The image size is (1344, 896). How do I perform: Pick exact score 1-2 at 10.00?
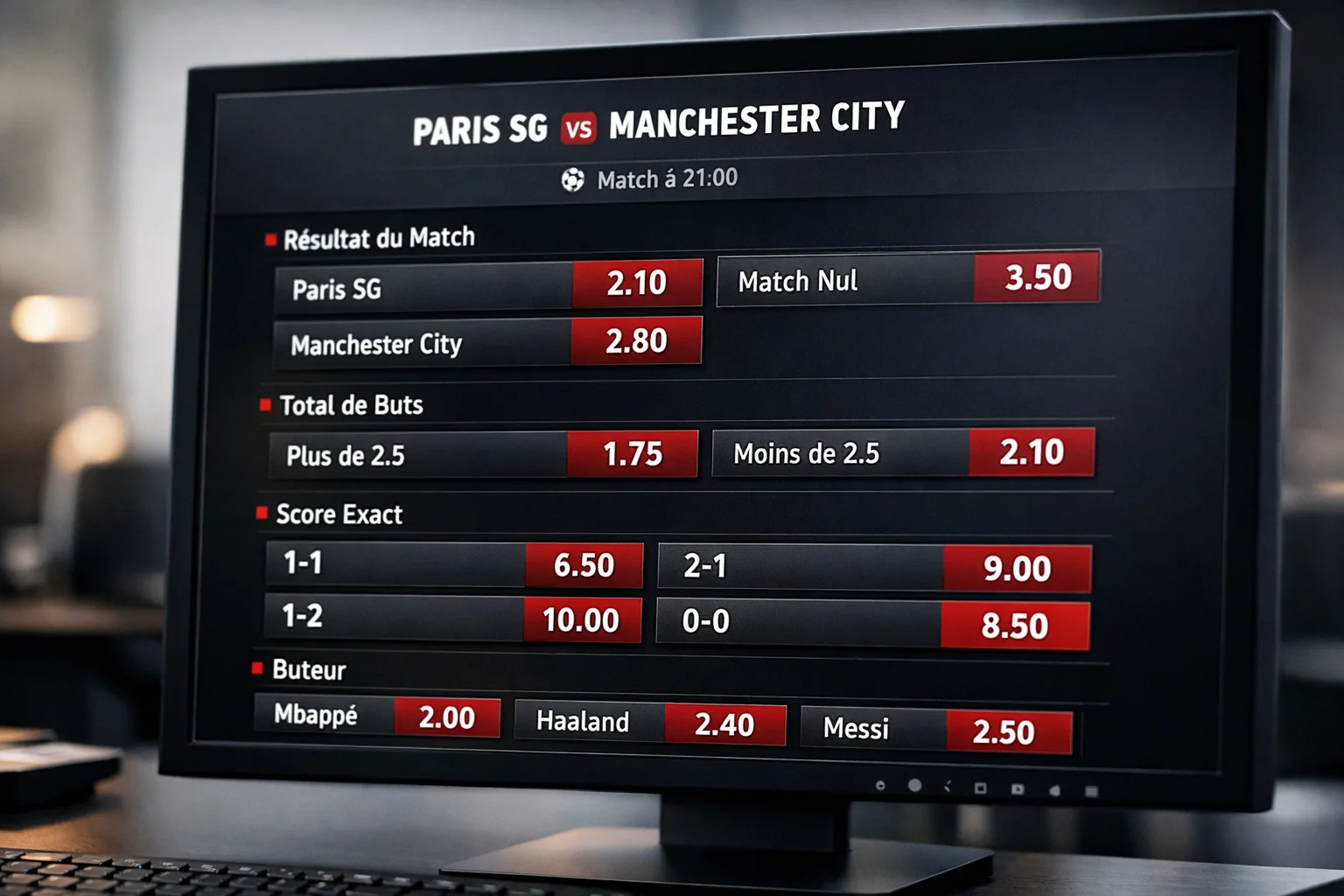tap(581, 620)
